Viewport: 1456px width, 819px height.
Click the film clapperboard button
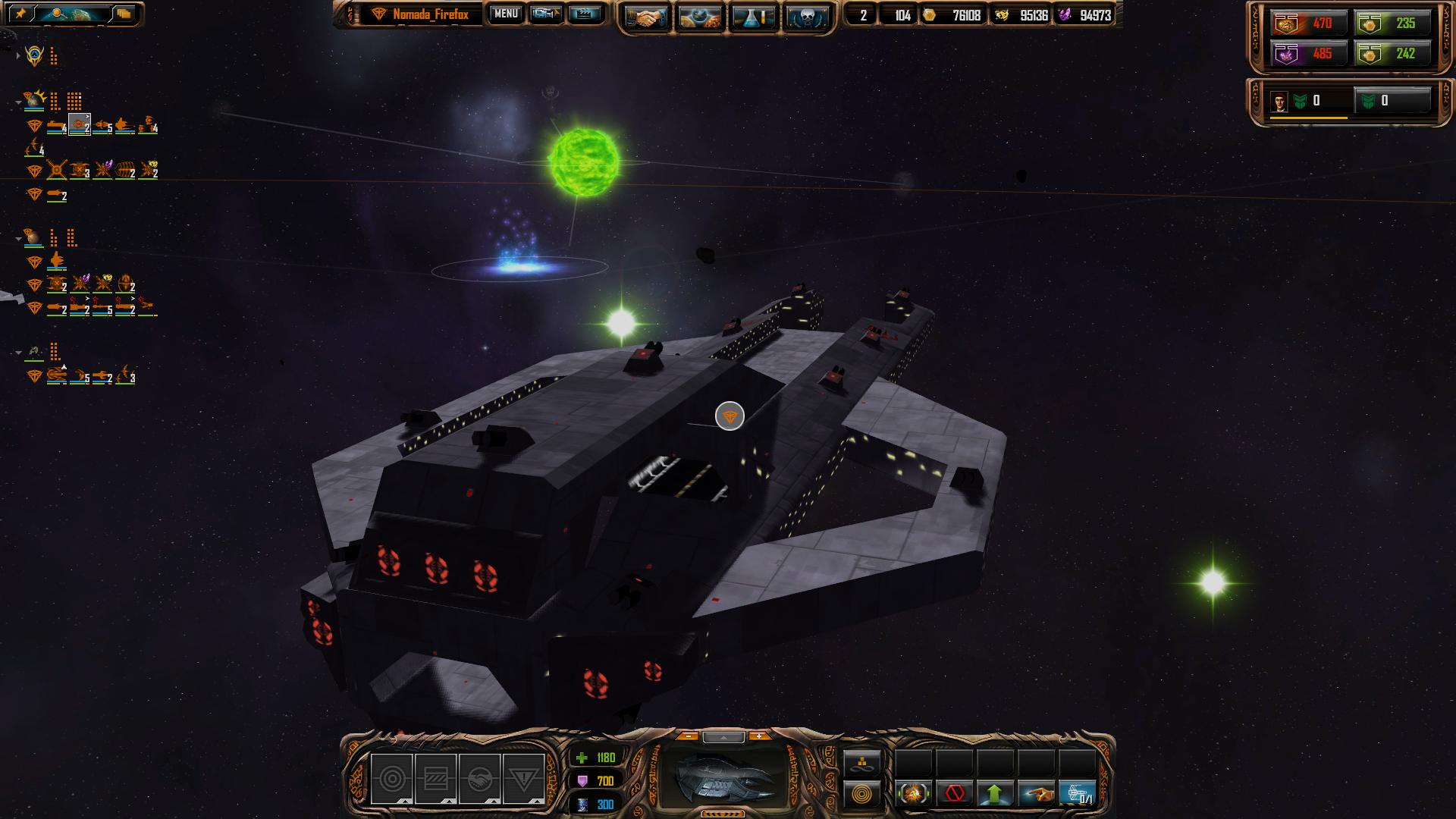point(584,14)
